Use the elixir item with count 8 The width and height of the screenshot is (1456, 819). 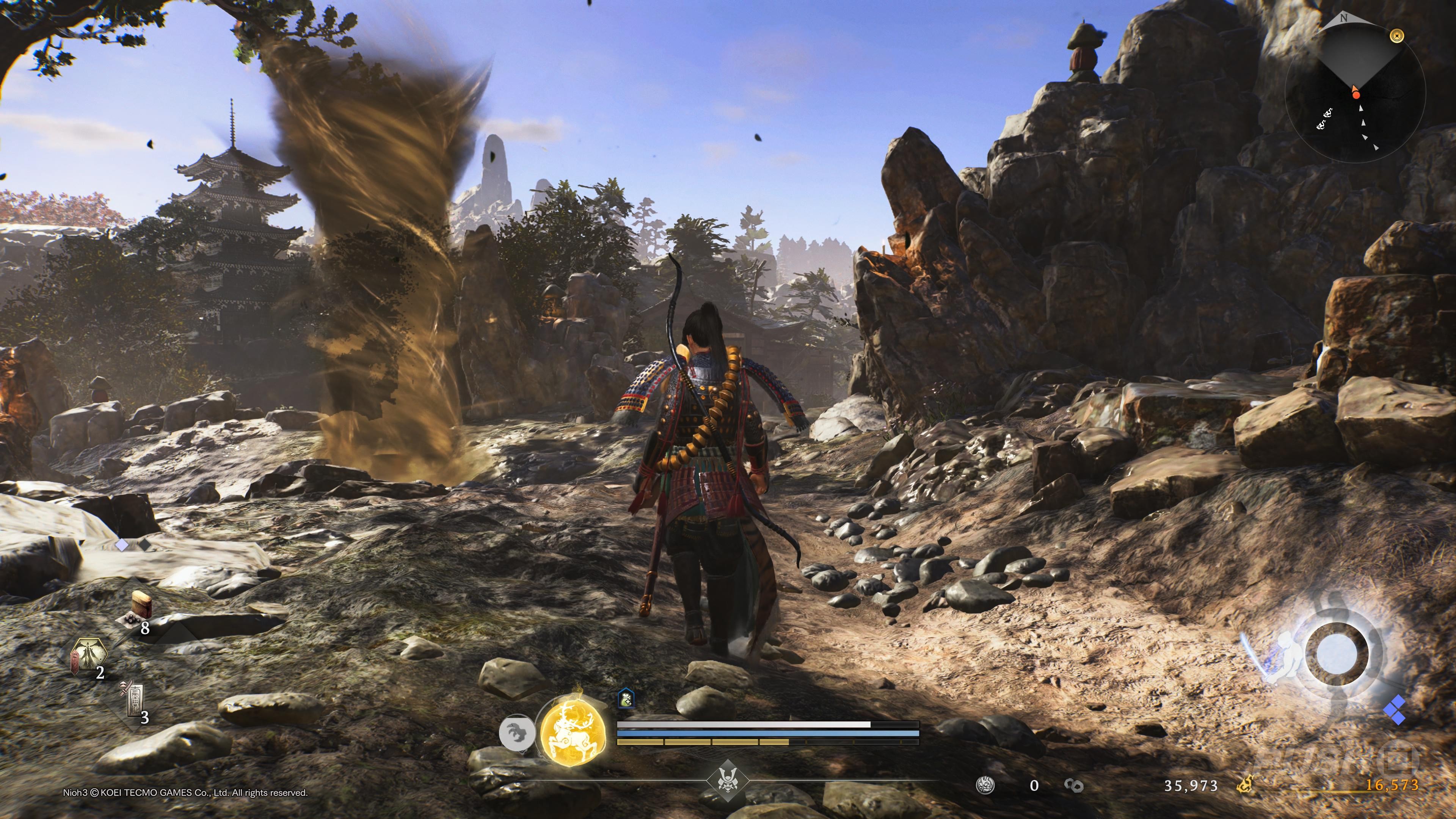point(138,607)
